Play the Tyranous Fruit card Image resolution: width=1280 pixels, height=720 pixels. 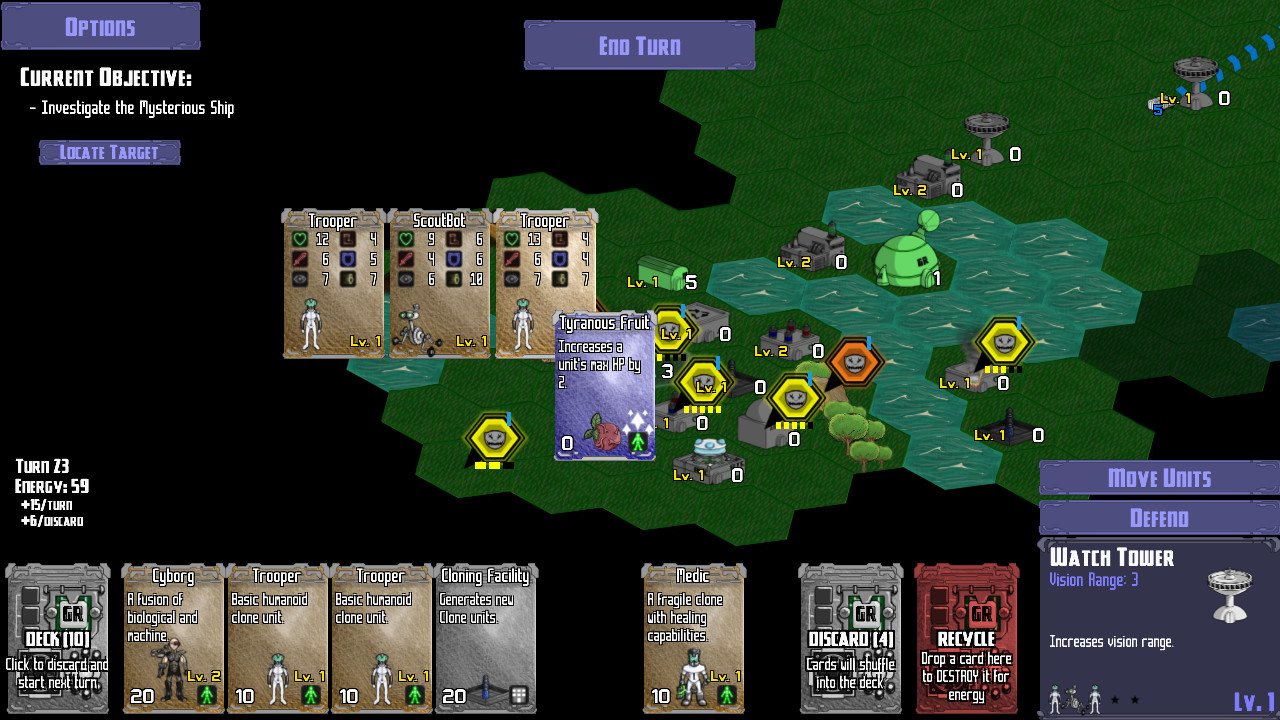604,385
